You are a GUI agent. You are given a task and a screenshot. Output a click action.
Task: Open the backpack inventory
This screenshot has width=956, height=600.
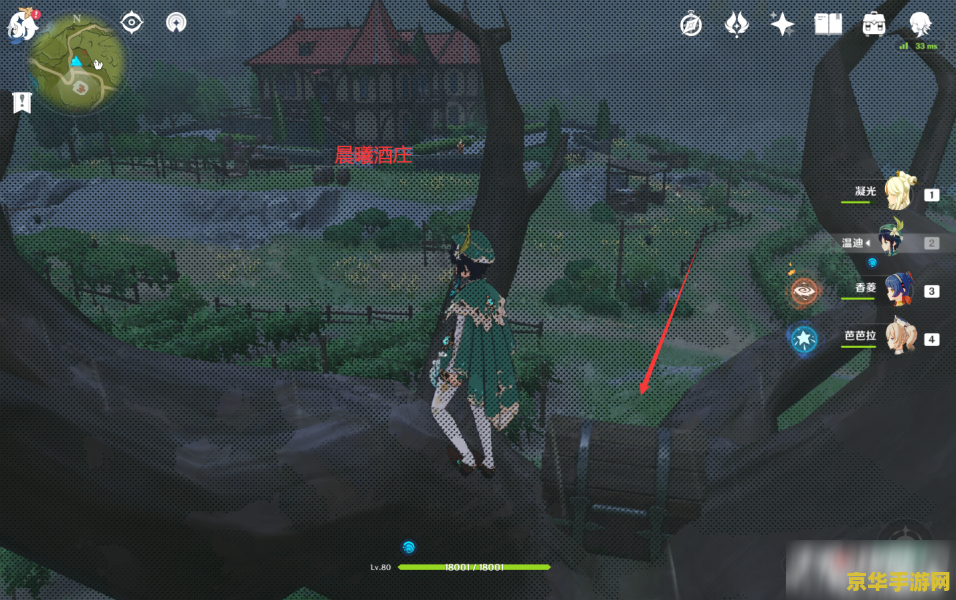coord(874,24)
